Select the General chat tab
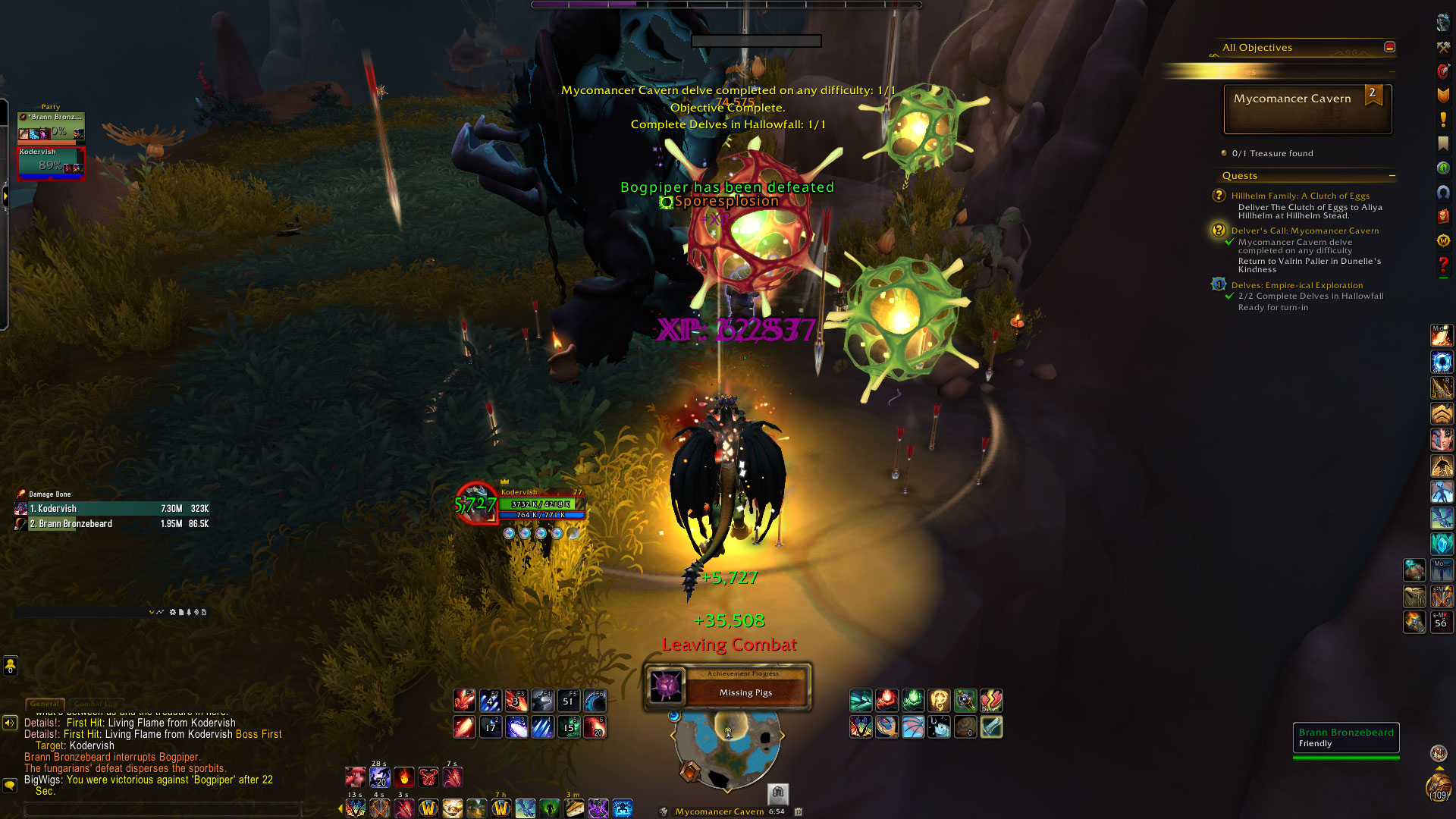 coord(45,704)
